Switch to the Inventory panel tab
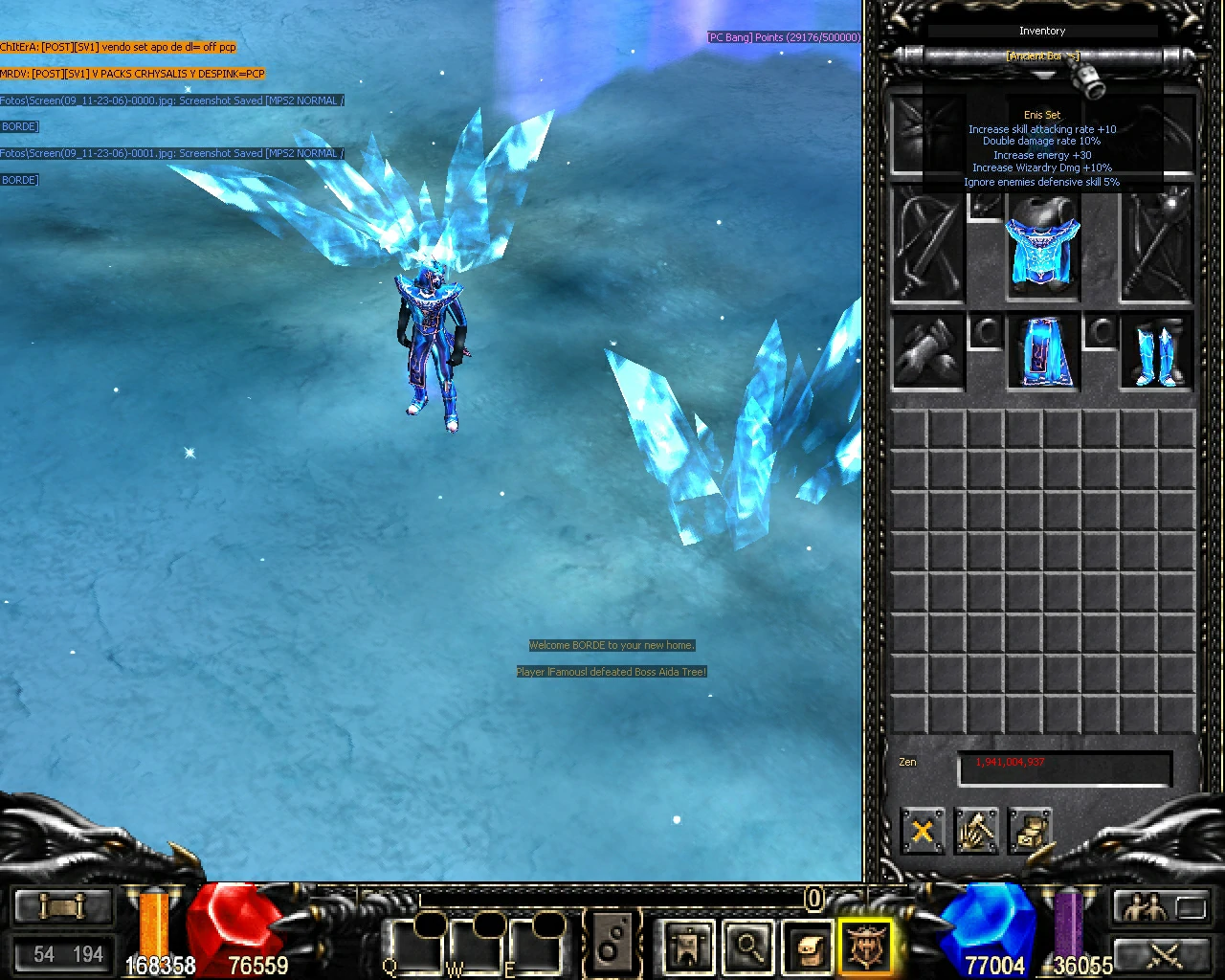Screen dimensions: 1225x980 (1042, 31)
